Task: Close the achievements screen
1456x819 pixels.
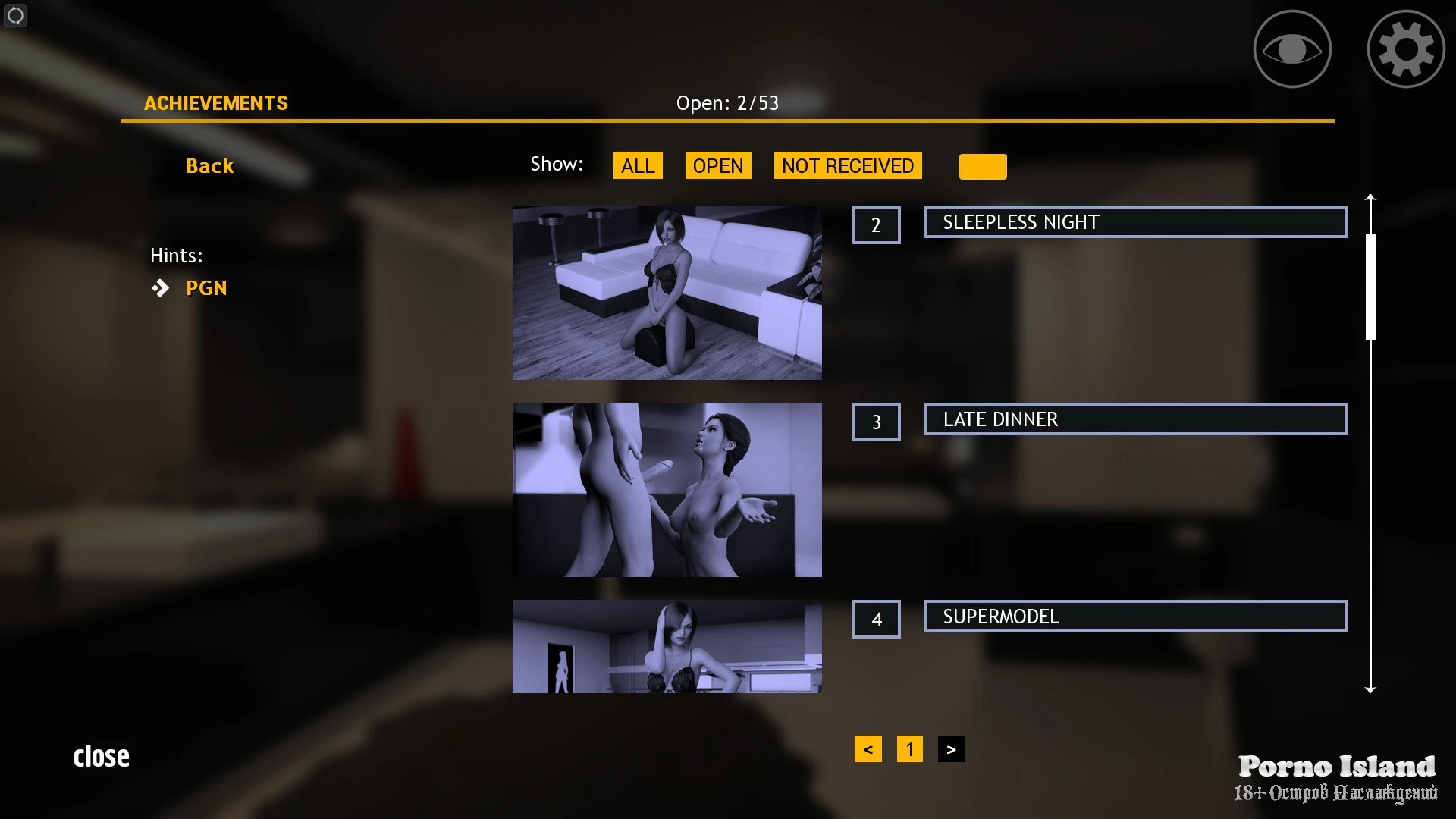Action: click(102, 756)
